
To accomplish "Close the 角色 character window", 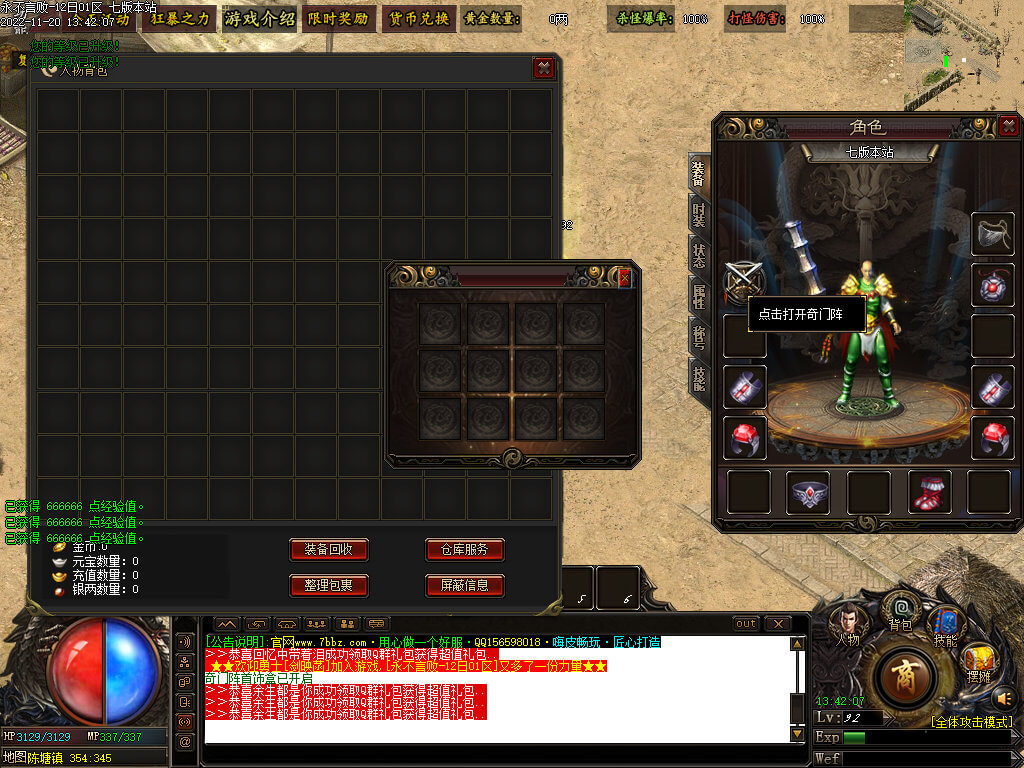I will (x=1008, y=126).
